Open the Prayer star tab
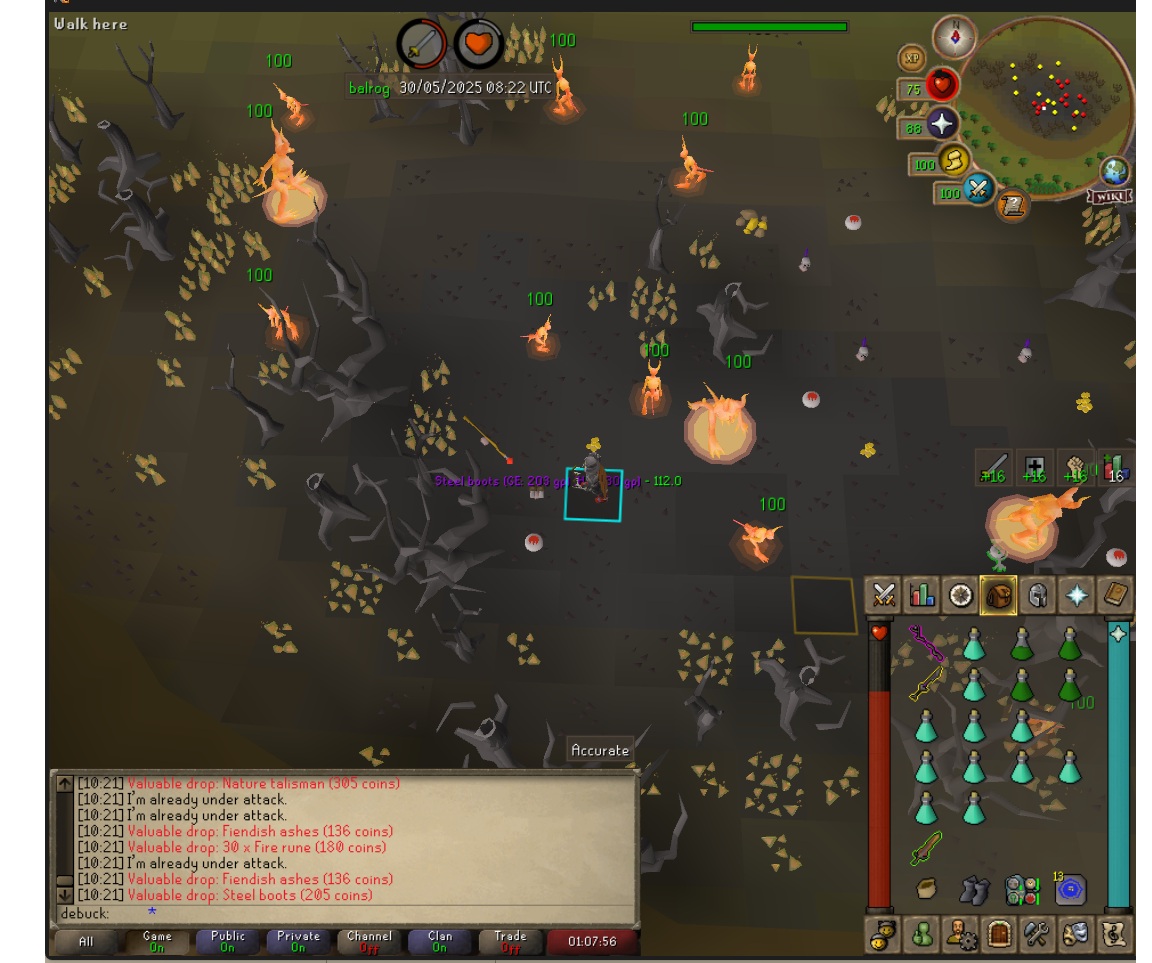 1077,595
